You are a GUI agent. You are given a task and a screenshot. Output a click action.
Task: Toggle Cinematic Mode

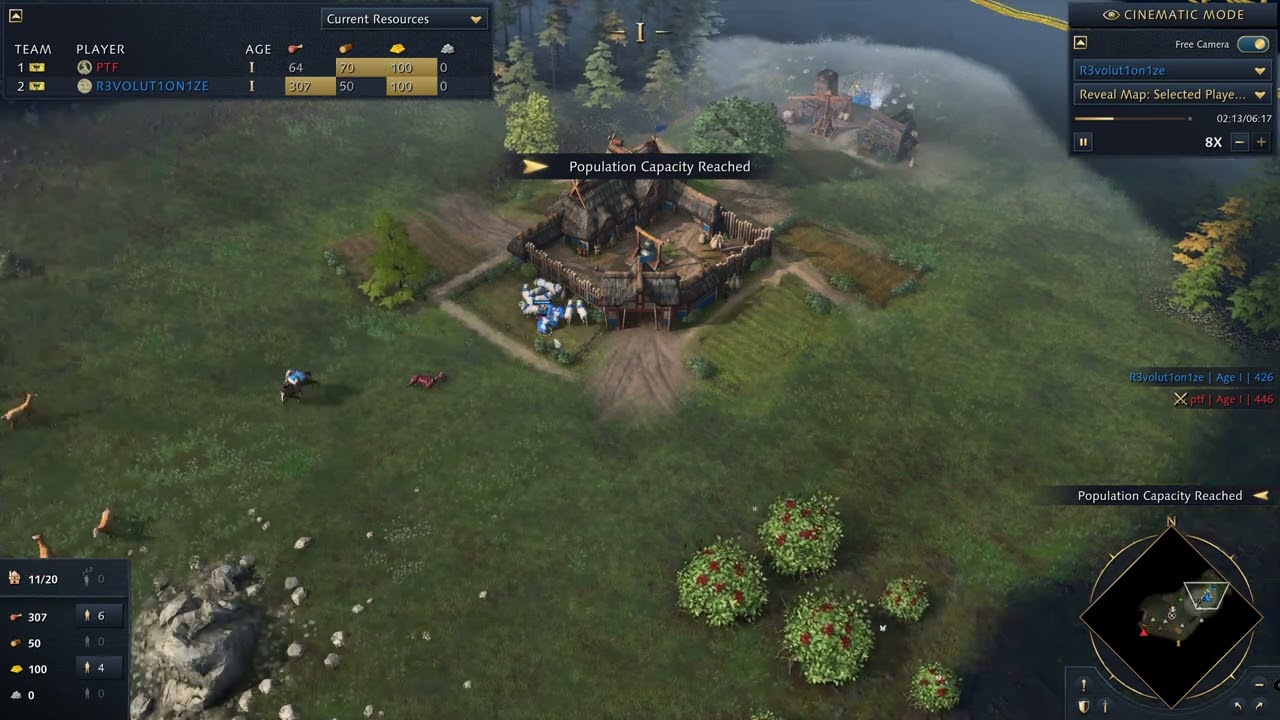click(1173, 15)
